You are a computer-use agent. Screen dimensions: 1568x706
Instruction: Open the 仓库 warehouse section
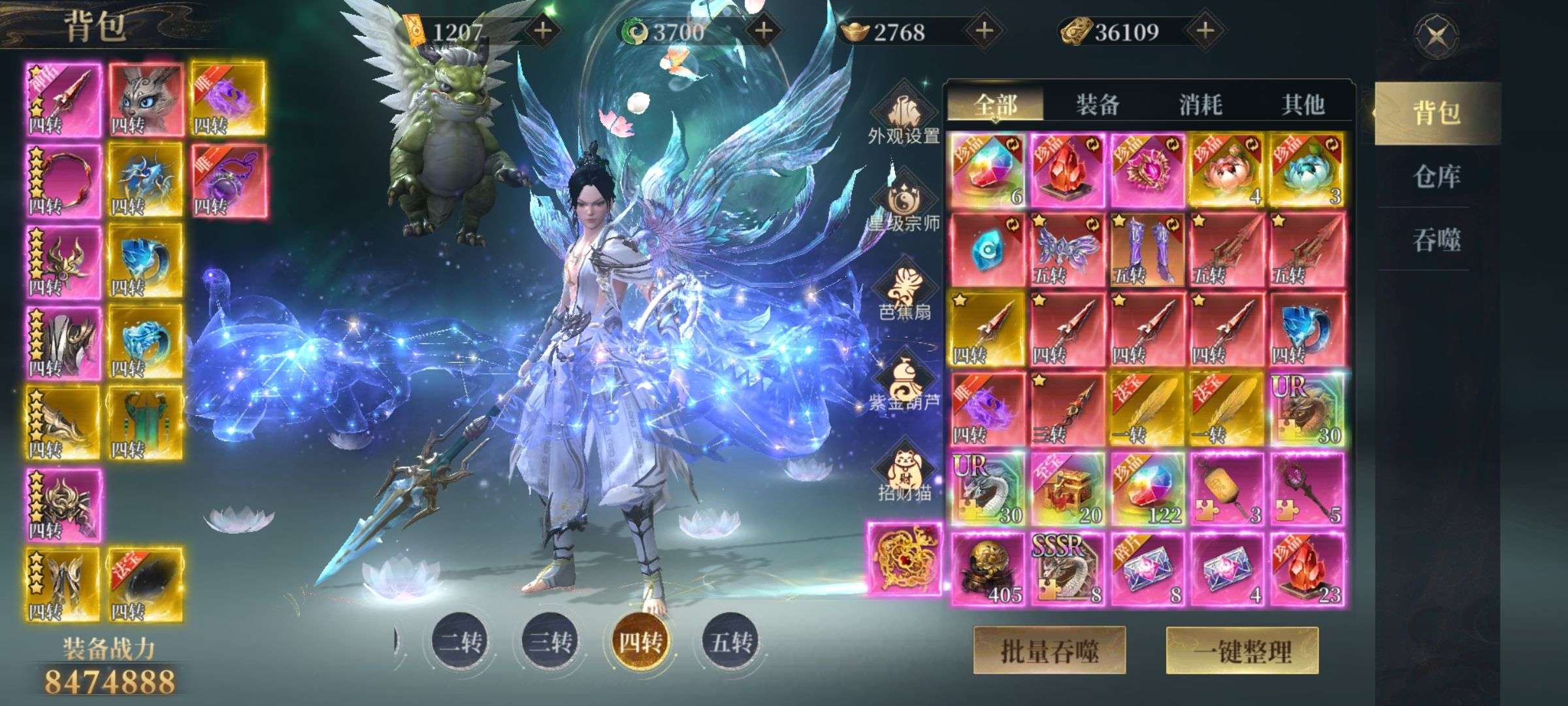1436,176
